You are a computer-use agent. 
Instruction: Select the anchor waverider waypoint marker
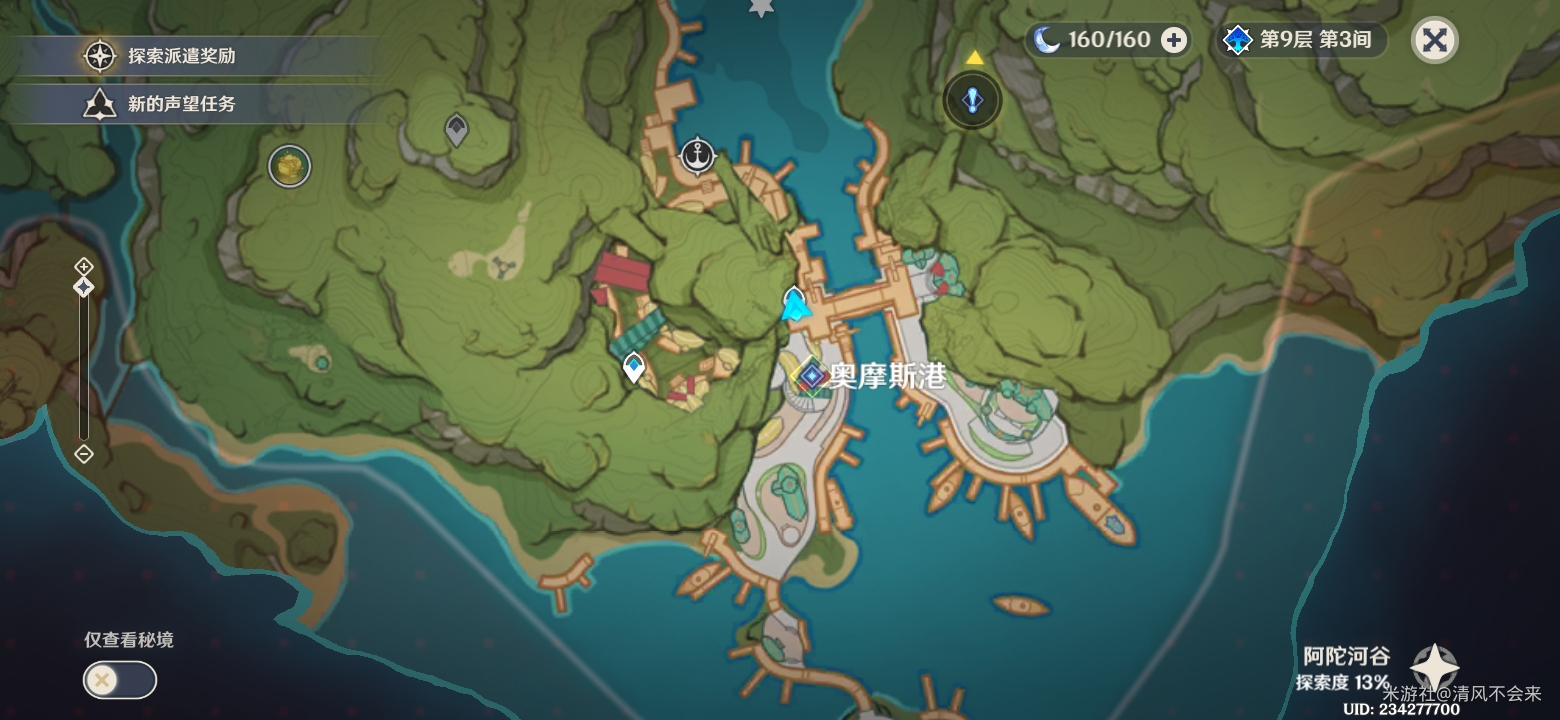[x=698, y=156]
